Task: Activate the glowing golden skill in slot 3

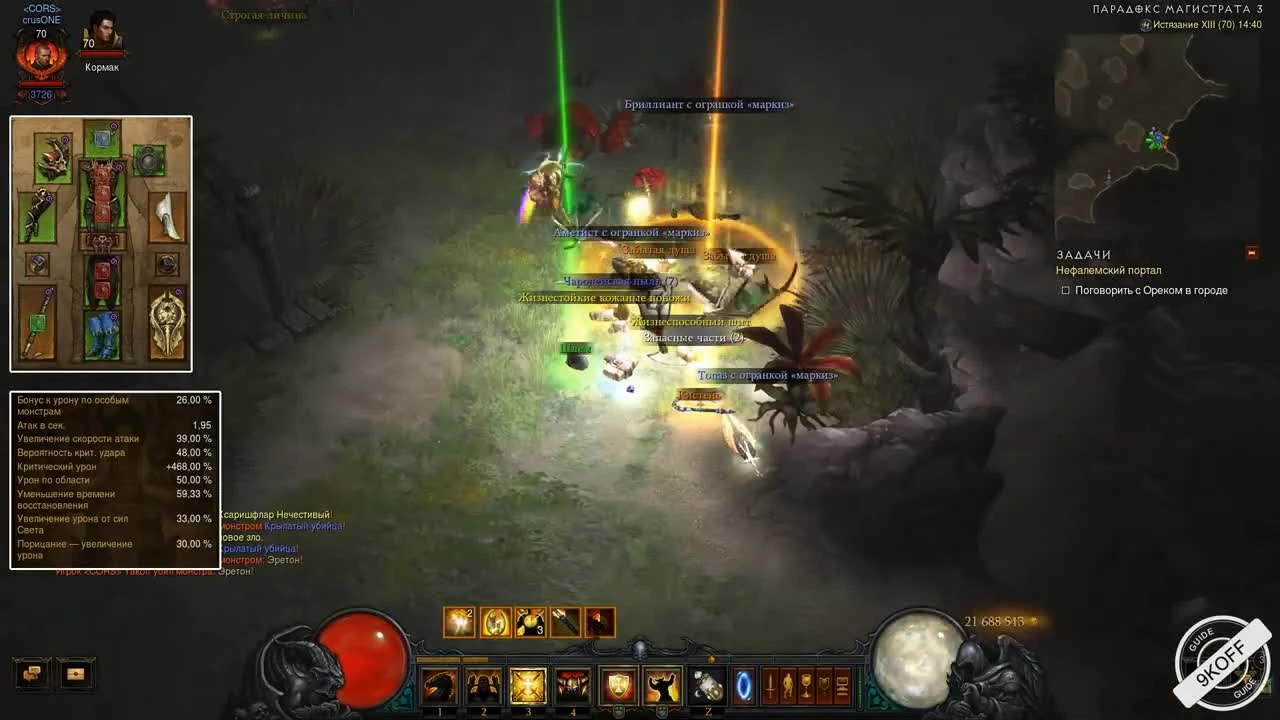Action: (x=528, y=686)
